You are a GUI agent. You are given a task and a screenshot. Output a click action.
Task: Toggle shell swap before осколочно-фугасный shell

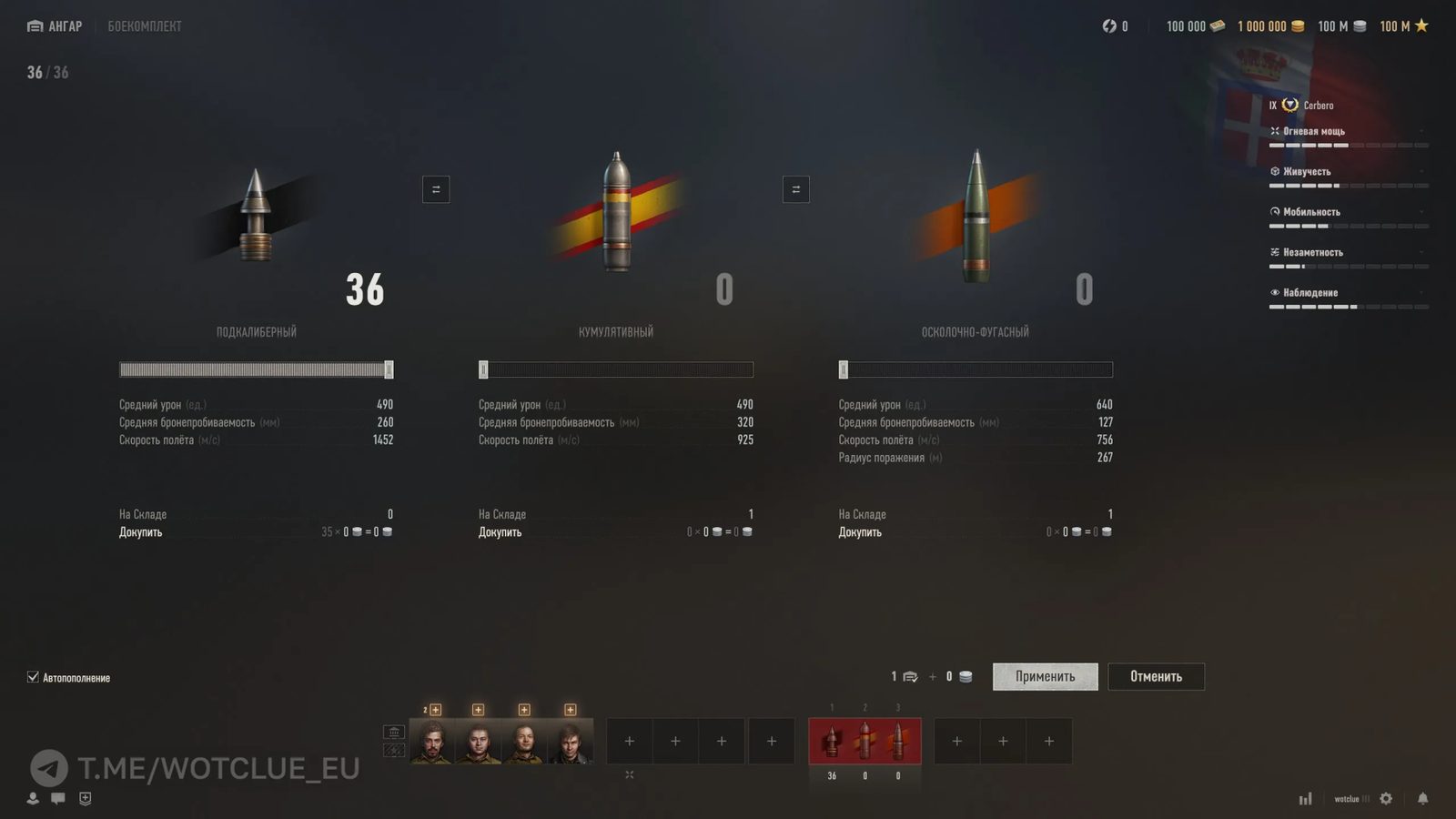click(x=795, y=189)
